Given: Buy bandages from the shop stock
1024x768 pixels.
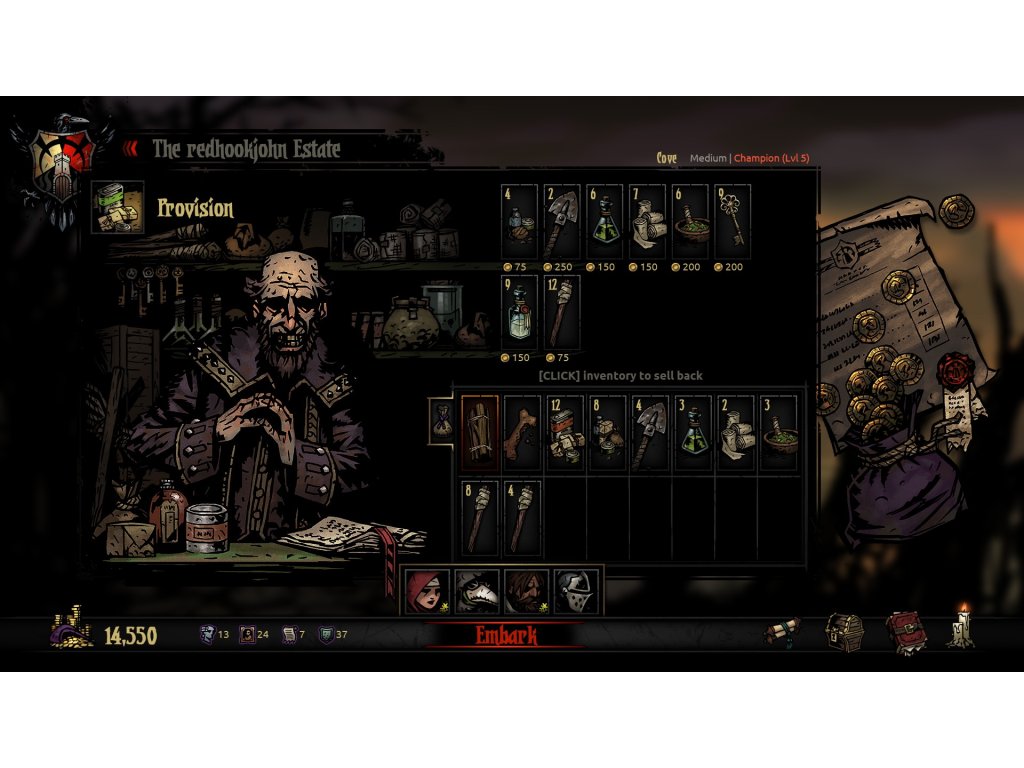Looking at the screenshot, I should [x=647, y=221].
